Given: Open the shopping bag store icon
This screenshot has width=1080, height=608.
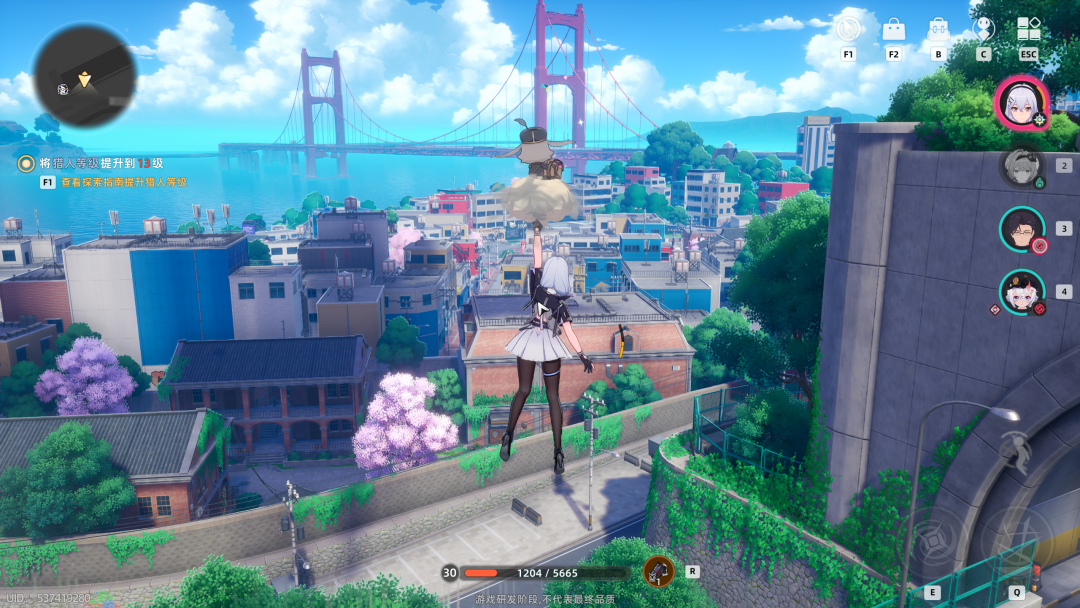Looking at the screenshot, I should point(893,30).
